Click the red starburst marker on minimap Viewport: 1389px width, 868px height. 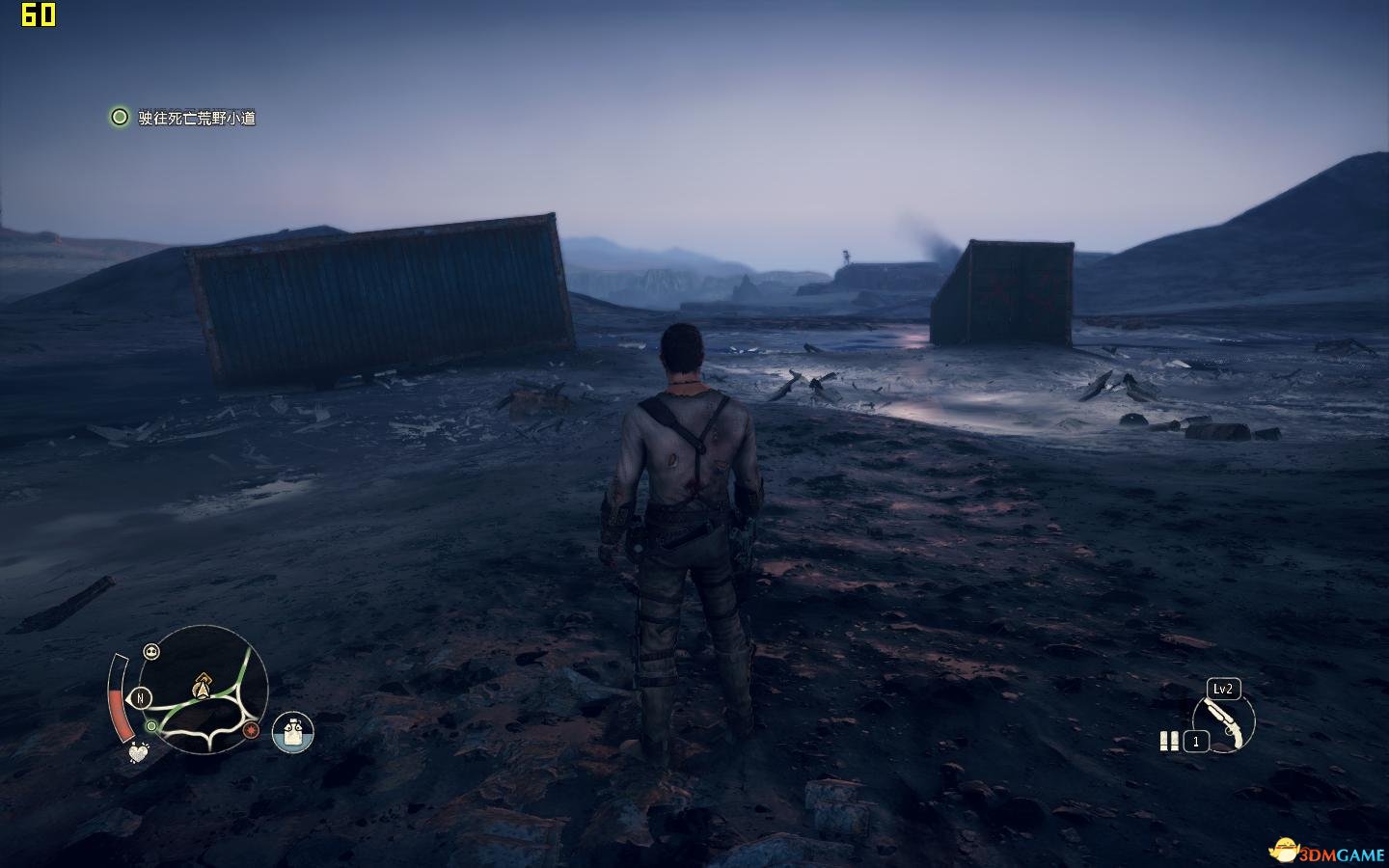point(253,730)
